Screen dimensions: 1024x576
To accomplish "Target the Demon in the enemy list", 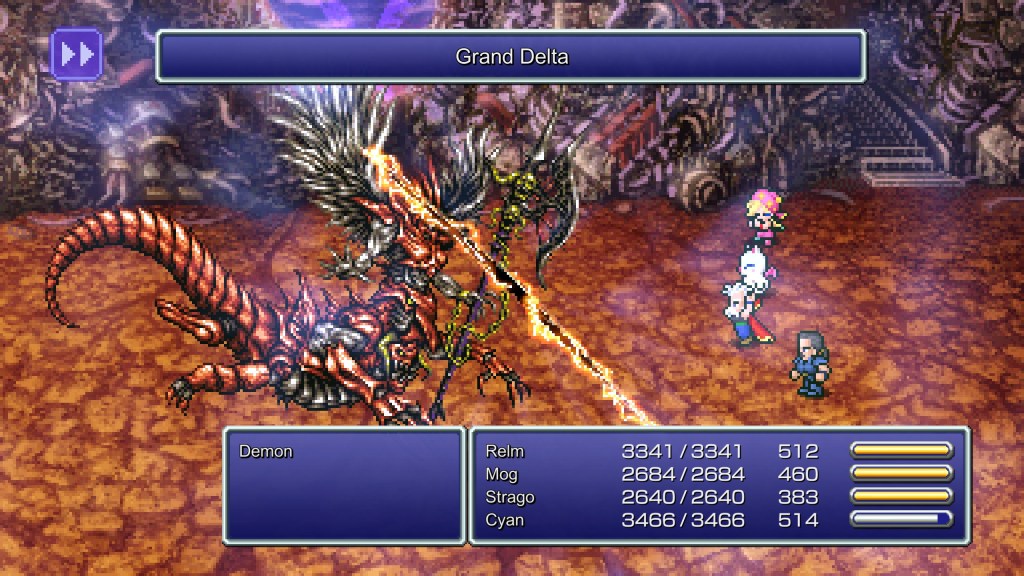I will coord(266,452).
